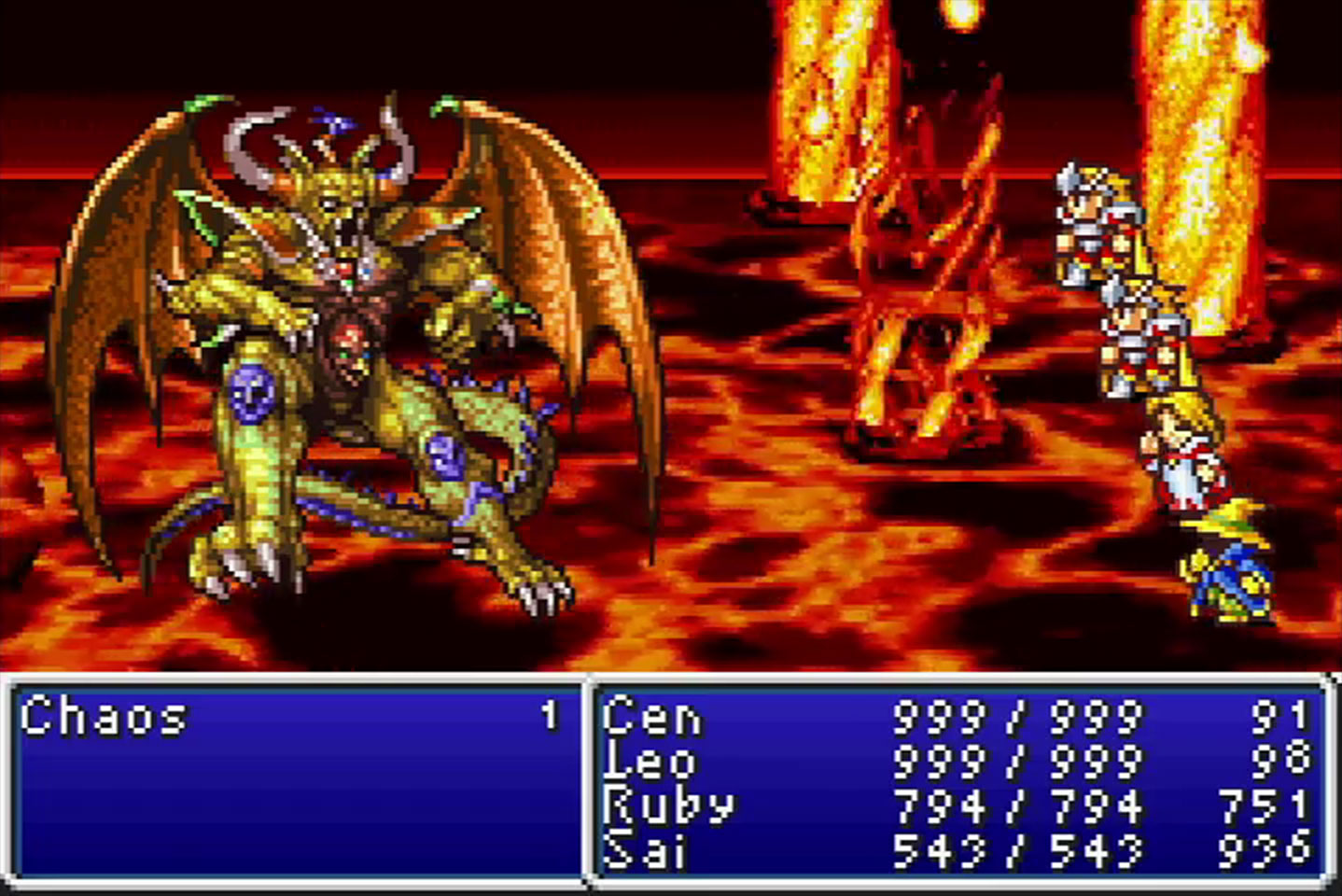Image resolution: width=1342 pixels, height=896 pixels.
Task: Click Sai's party status row
Action: [x=956, y=848]
